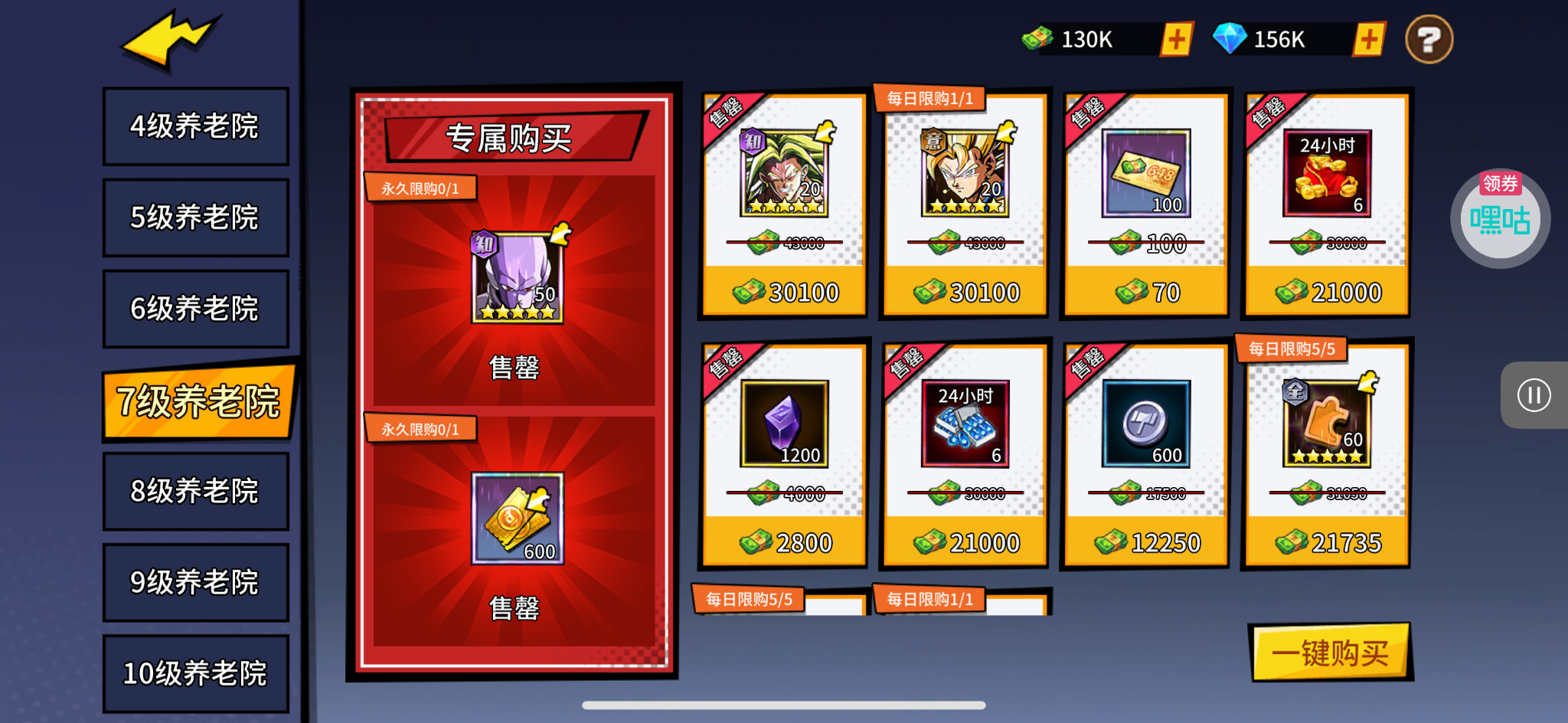The image size is (1568, 723).
Task: Switch to the 9级养老院 tab
Action: coord(195,582)
